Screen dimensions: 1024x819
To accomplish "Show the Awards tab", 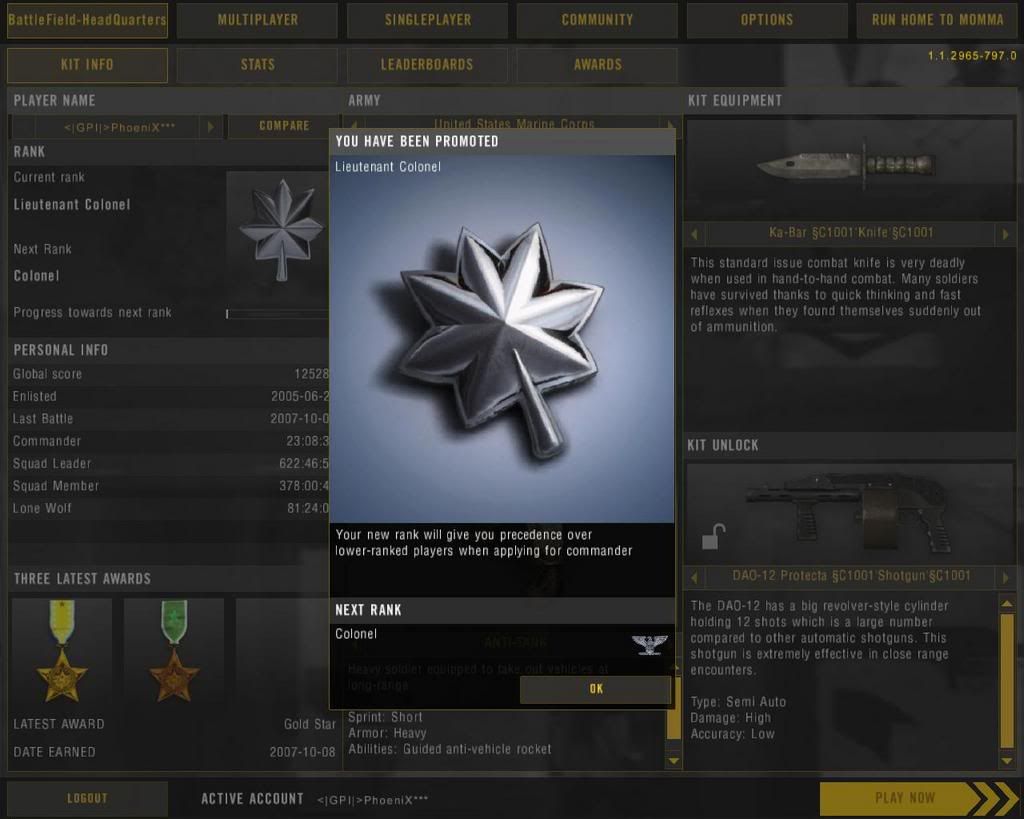I will pos(597,65).
